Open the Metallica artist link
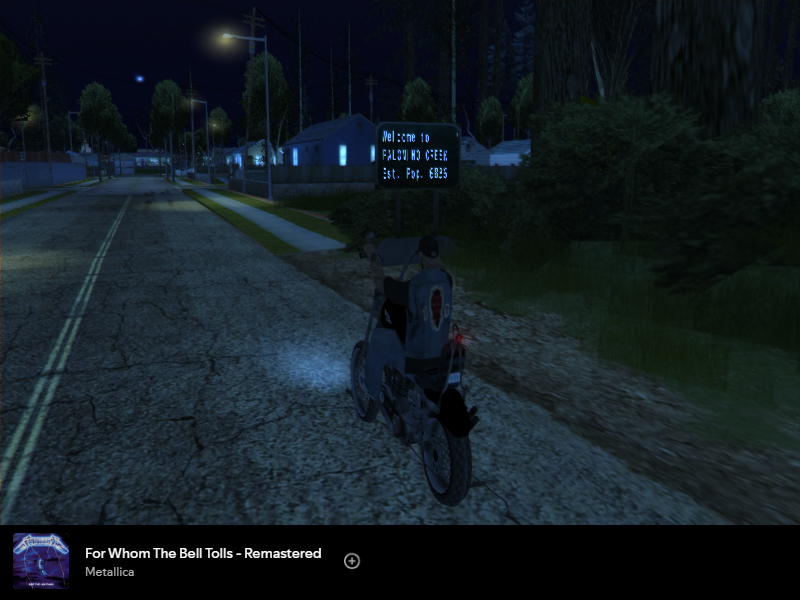 pyautogui.click(x=109, y=572)
